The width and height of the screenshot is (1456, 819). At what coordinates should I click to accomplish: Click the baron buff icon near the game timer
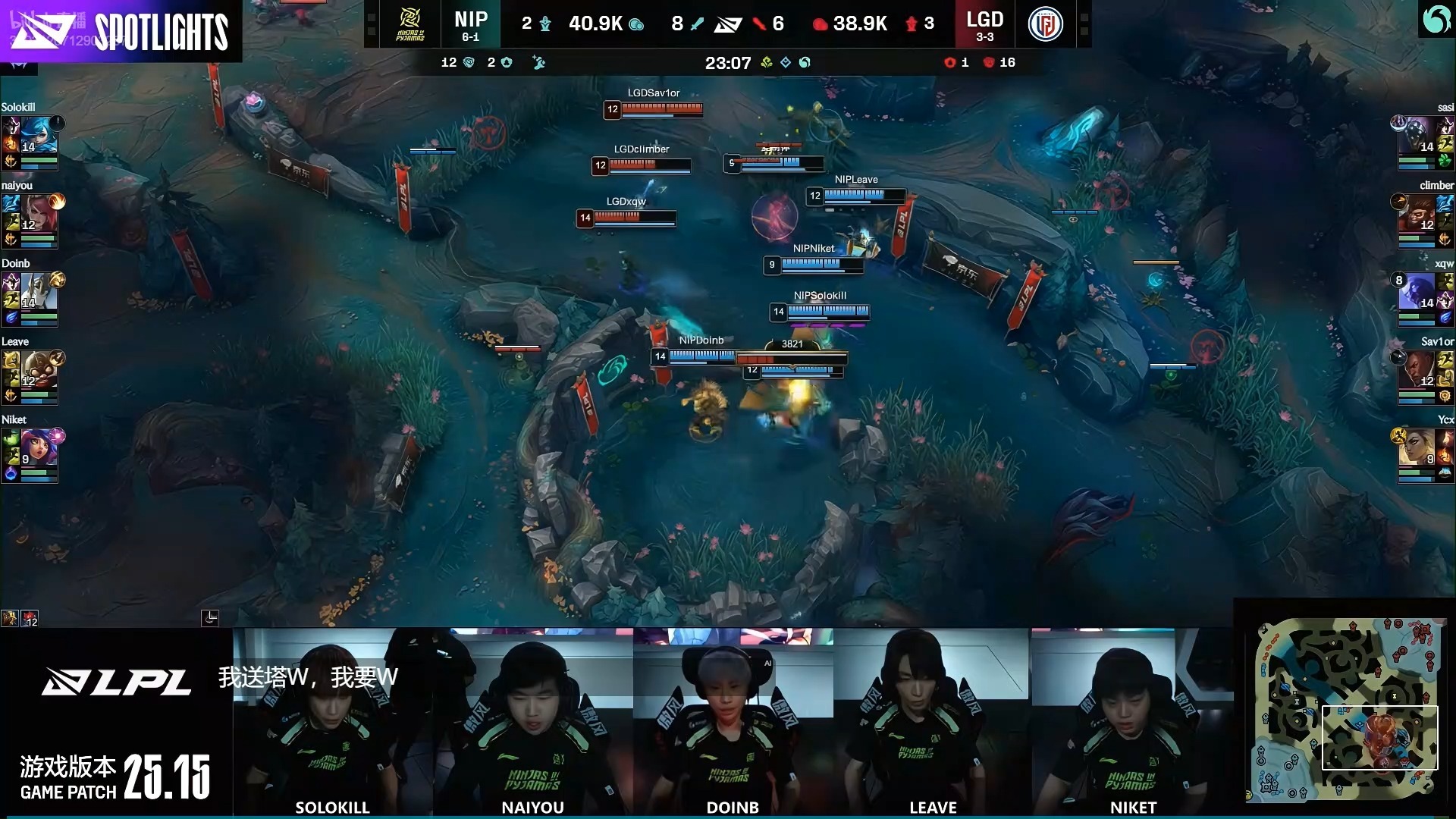[x=805, y=63]
